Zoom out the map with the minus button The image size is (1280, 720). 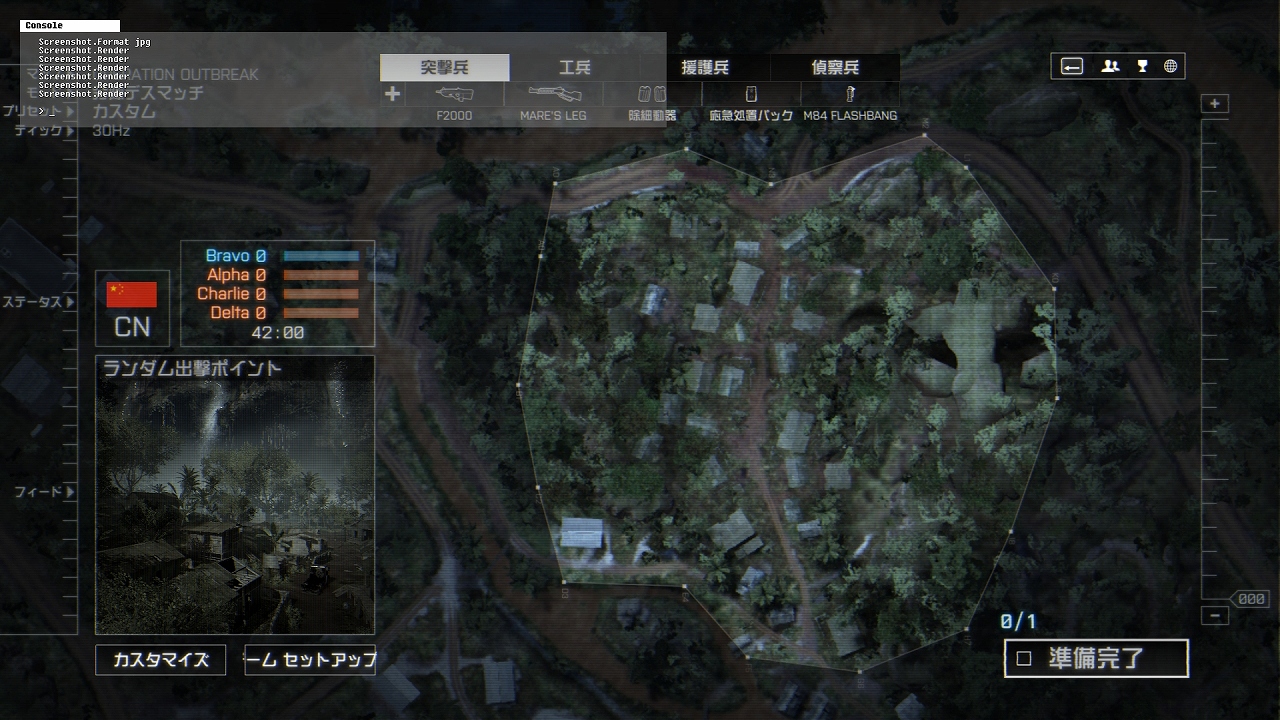1215,616
